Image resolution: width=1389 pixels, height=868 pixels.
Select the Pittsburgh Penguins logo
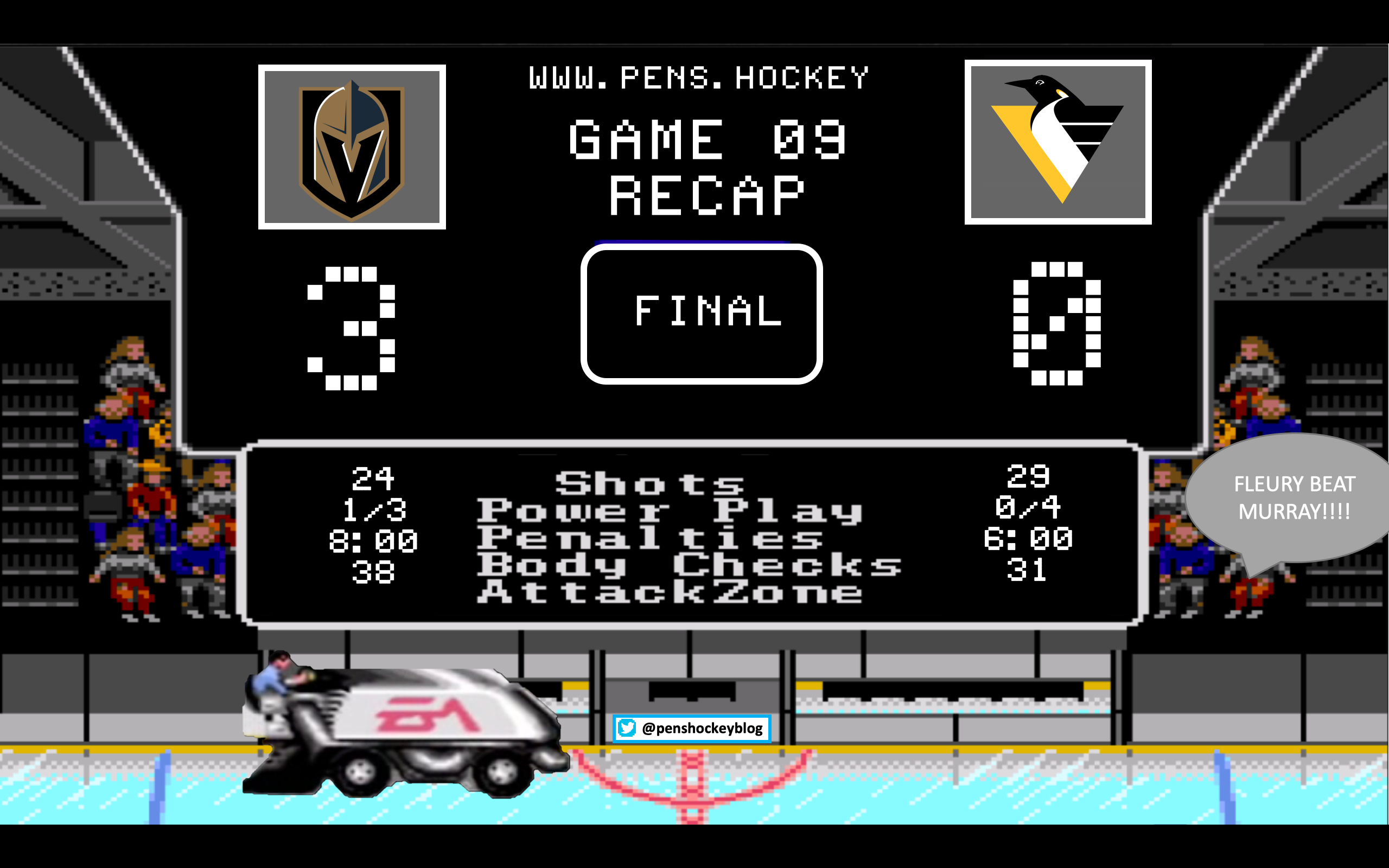1058,142
